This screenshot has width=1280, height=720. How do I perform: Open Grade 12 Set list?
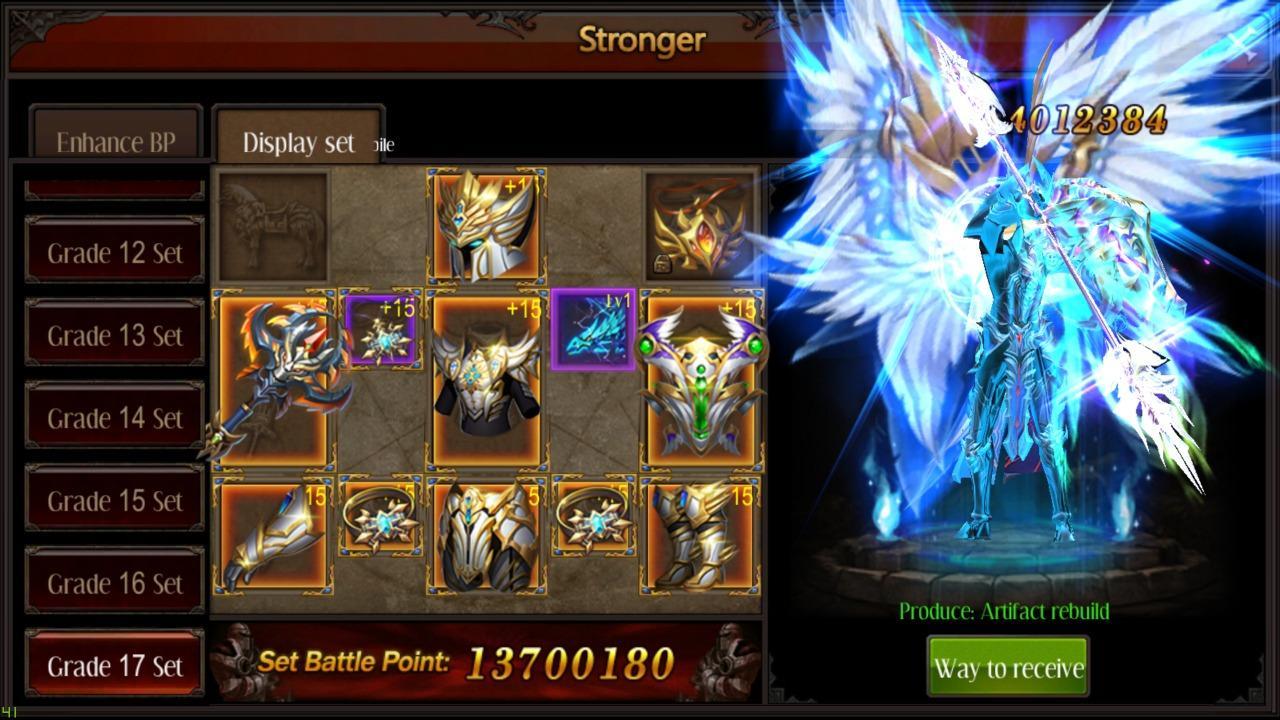[x=113, y=252]
